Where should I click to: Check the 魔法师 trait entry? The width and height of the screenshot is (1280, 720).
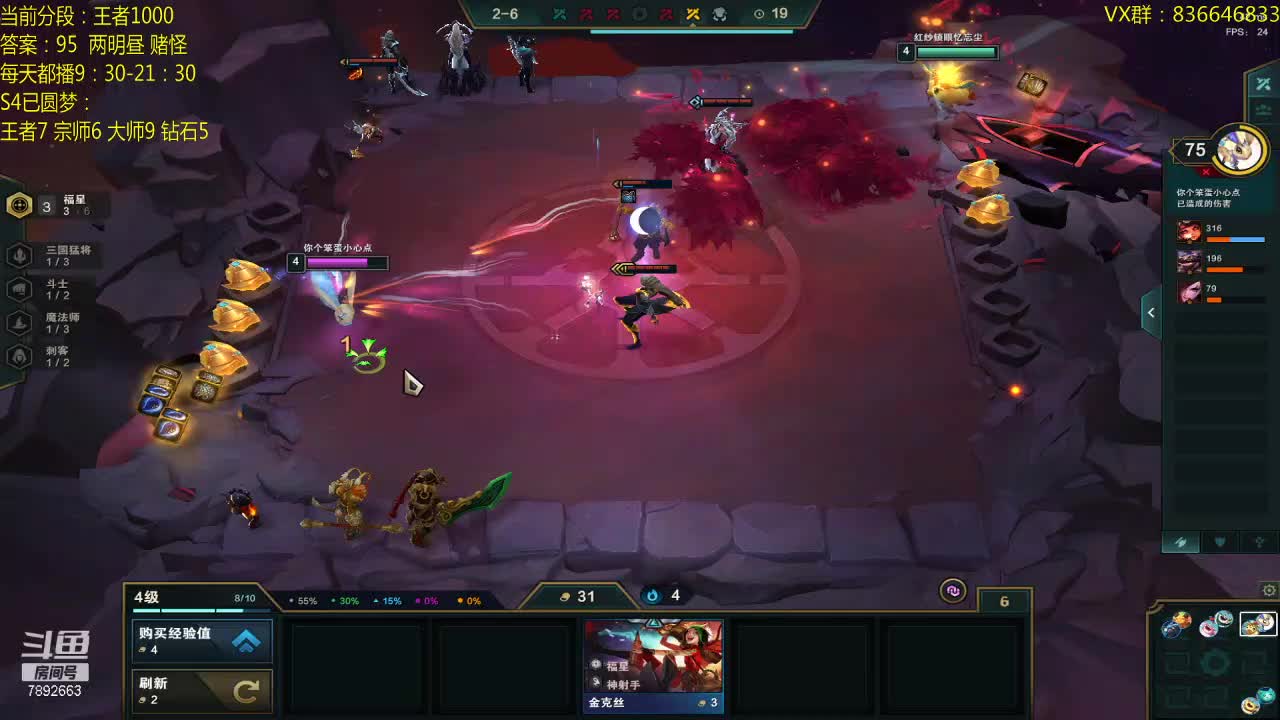point(19,322)
